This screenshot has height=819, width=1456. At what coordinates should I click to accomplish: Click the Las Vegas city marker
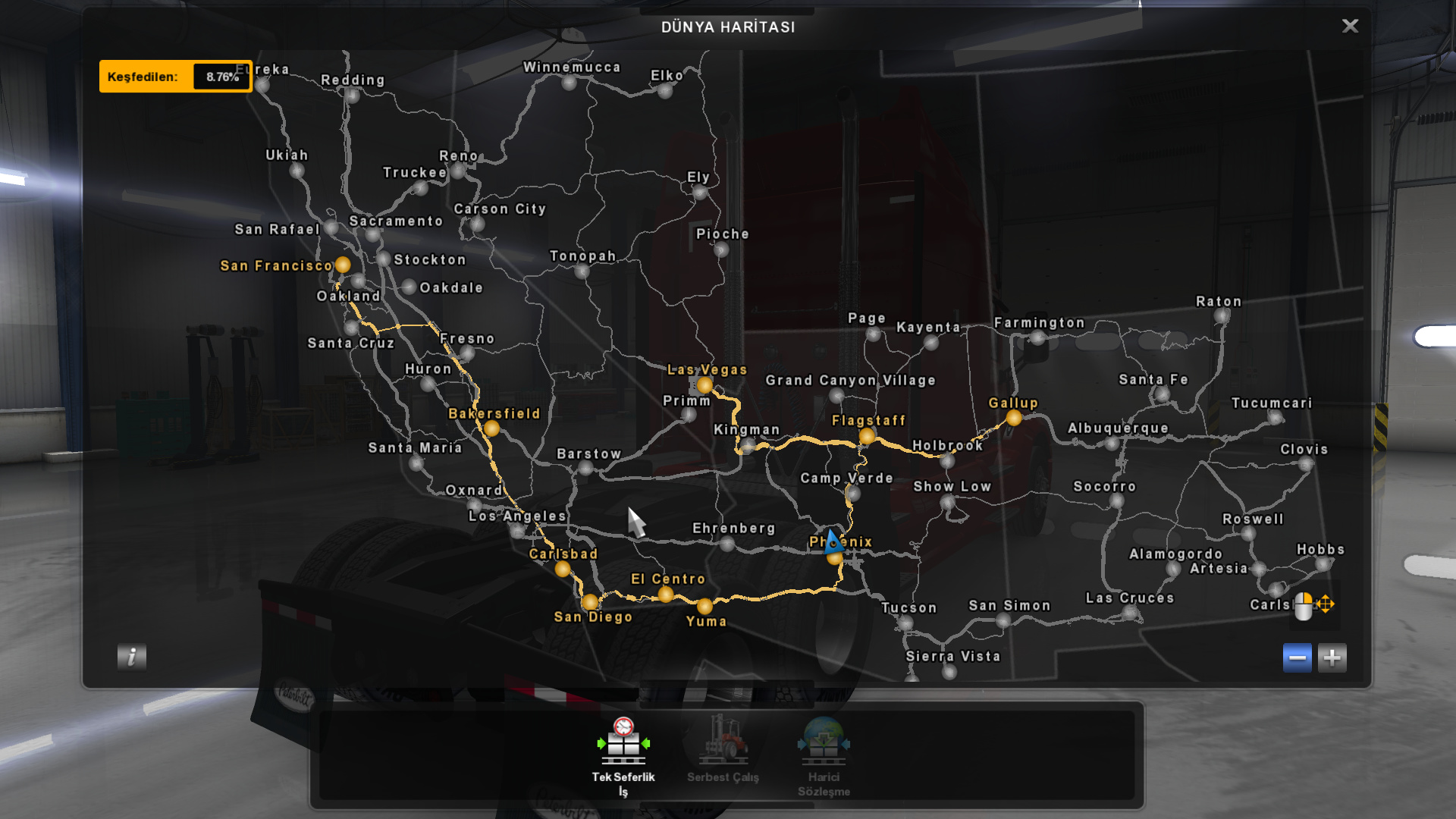tap(704, 385)
